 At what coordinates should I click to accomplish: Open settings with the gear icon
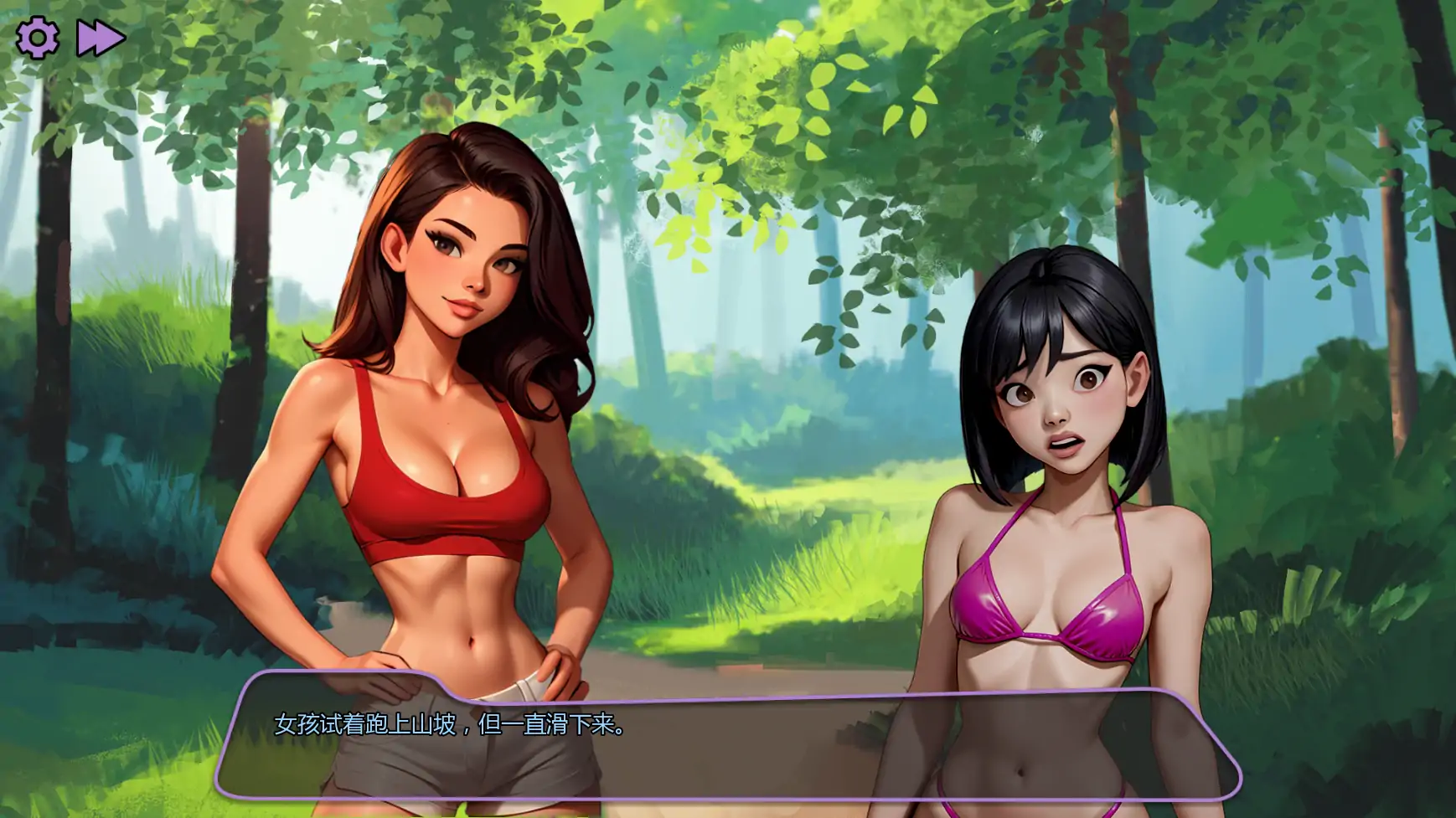[38, 39]
